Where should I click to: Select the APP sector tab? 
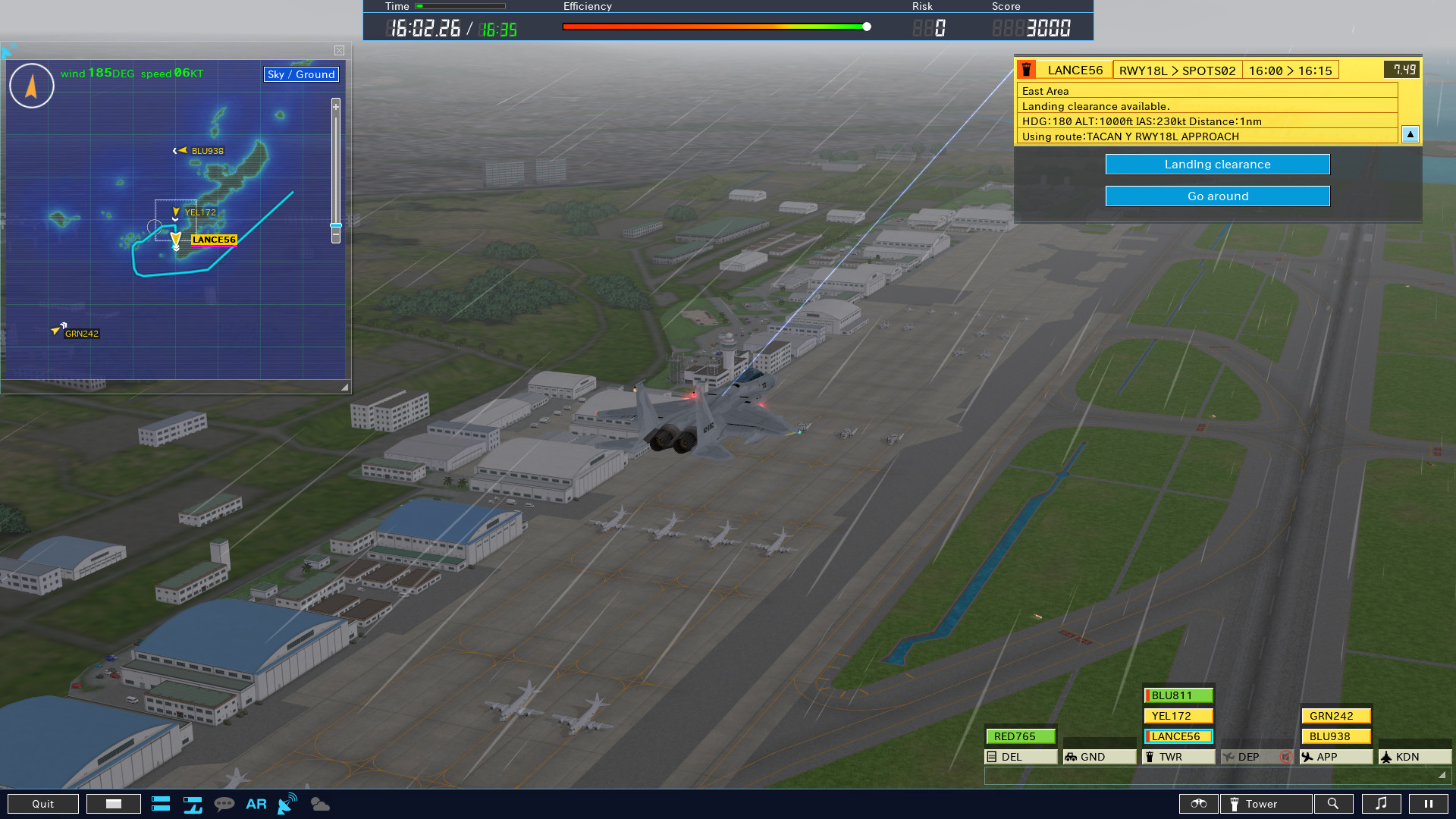(1336, 756)
